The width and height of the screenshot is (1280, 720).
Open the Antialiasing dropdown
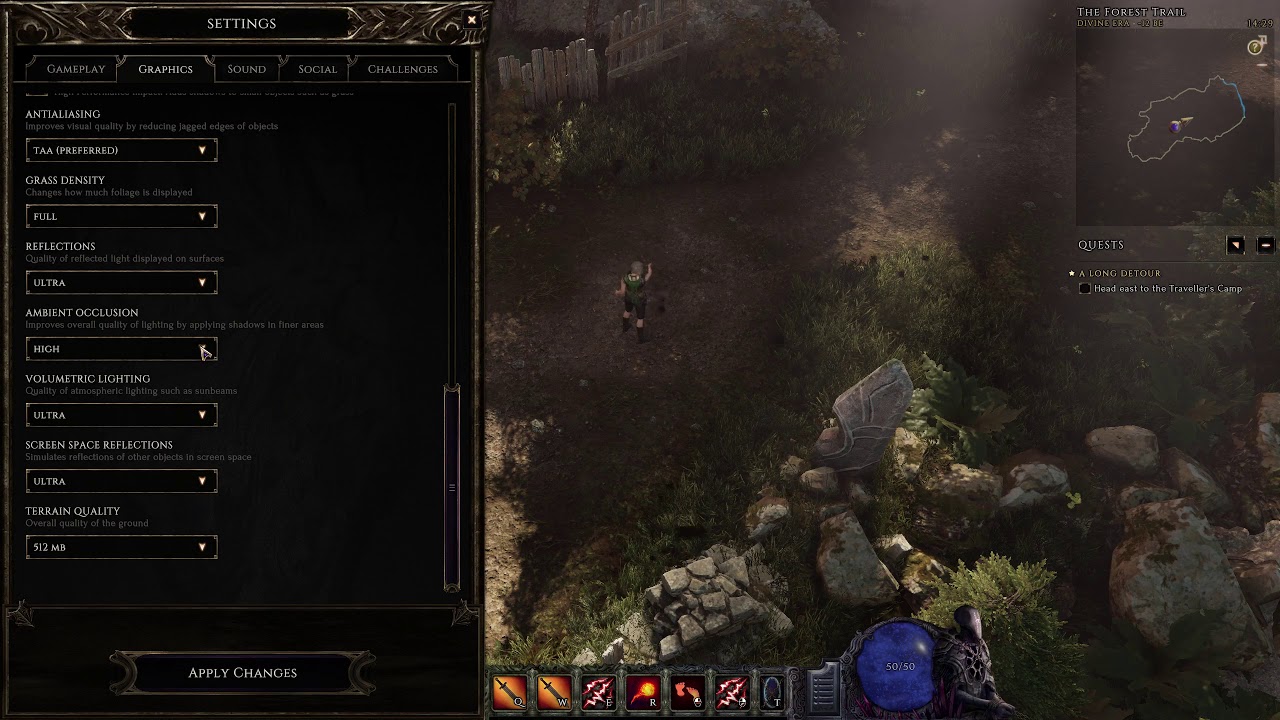point(121,150)
